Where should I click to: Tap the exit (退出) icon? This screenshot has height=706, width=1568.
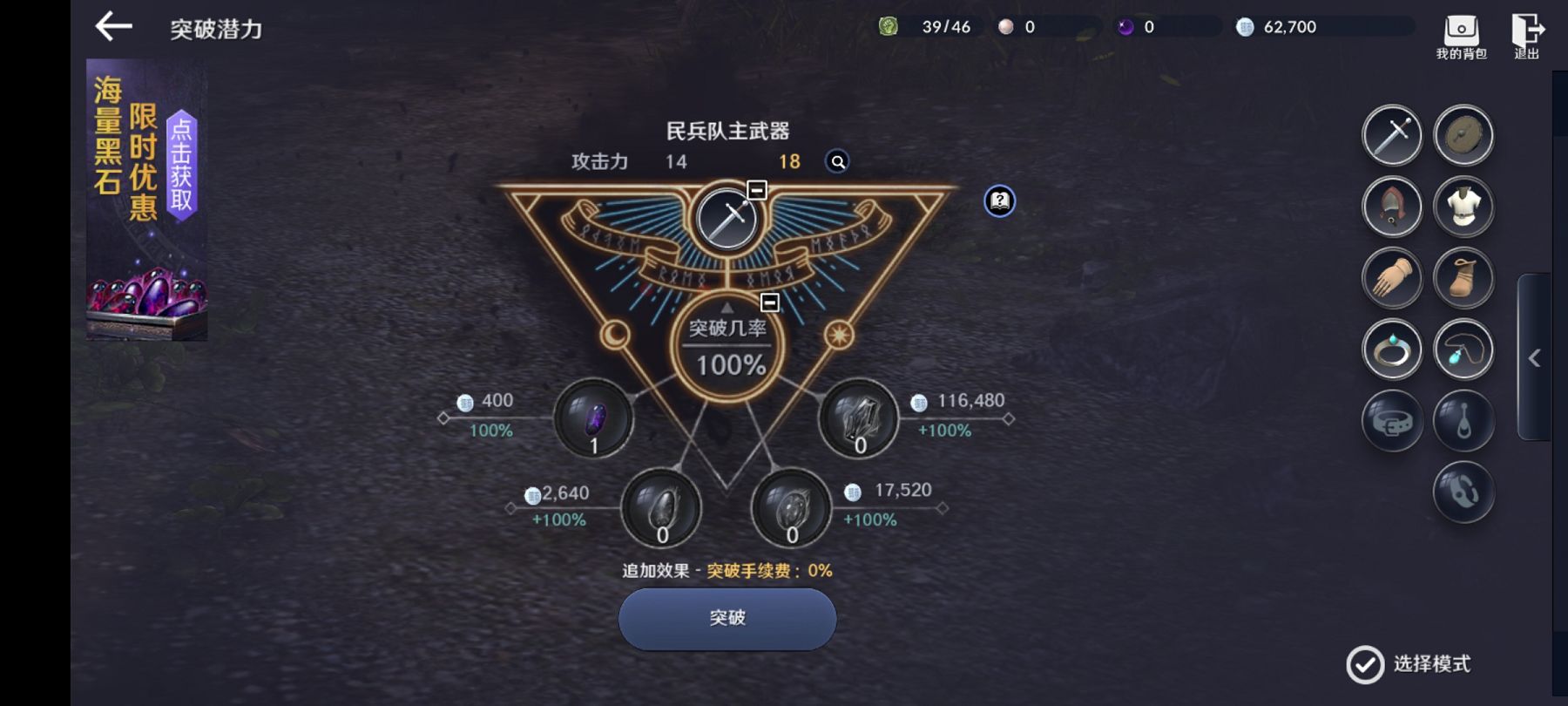pos(1527,37)
